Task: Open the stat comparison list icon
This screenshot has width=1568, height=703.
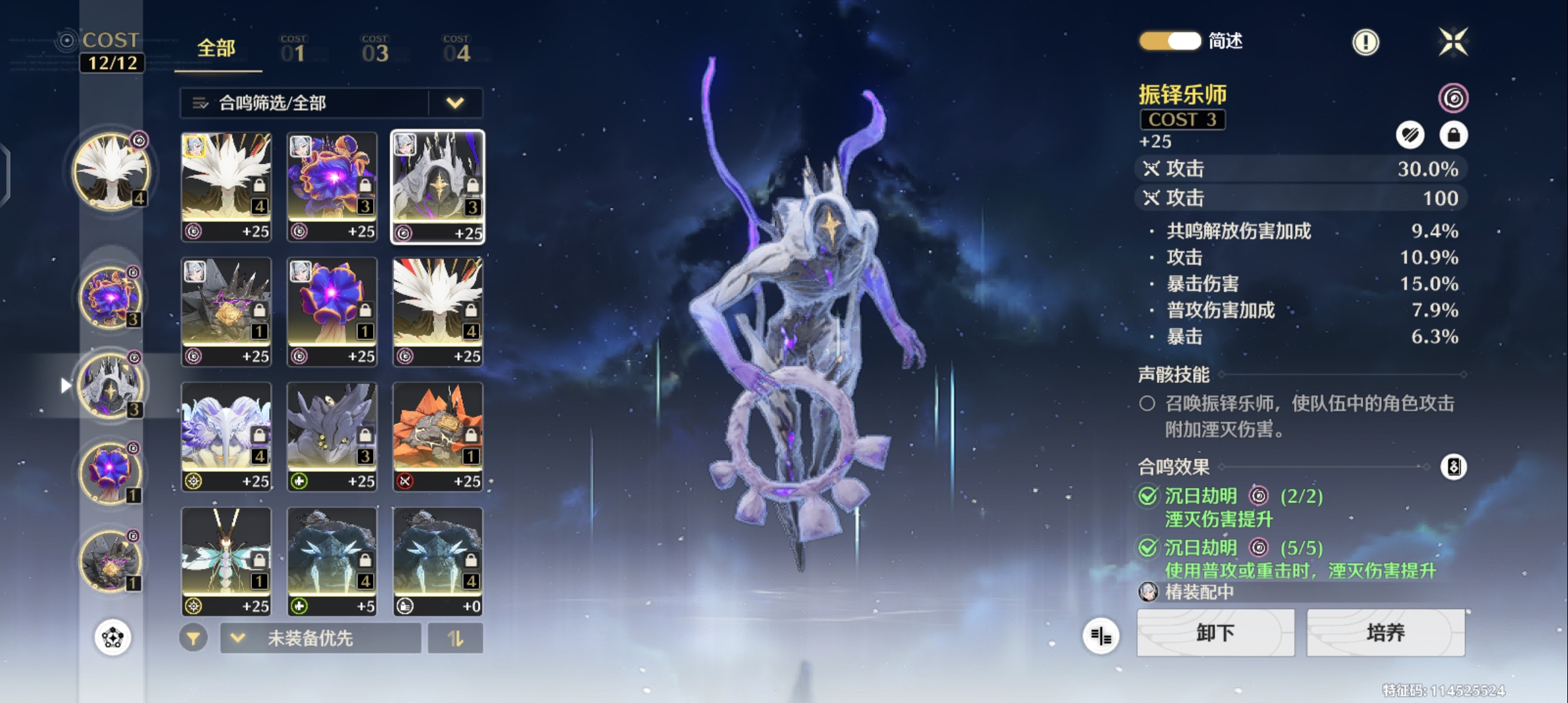Action: click(1101, 636)
